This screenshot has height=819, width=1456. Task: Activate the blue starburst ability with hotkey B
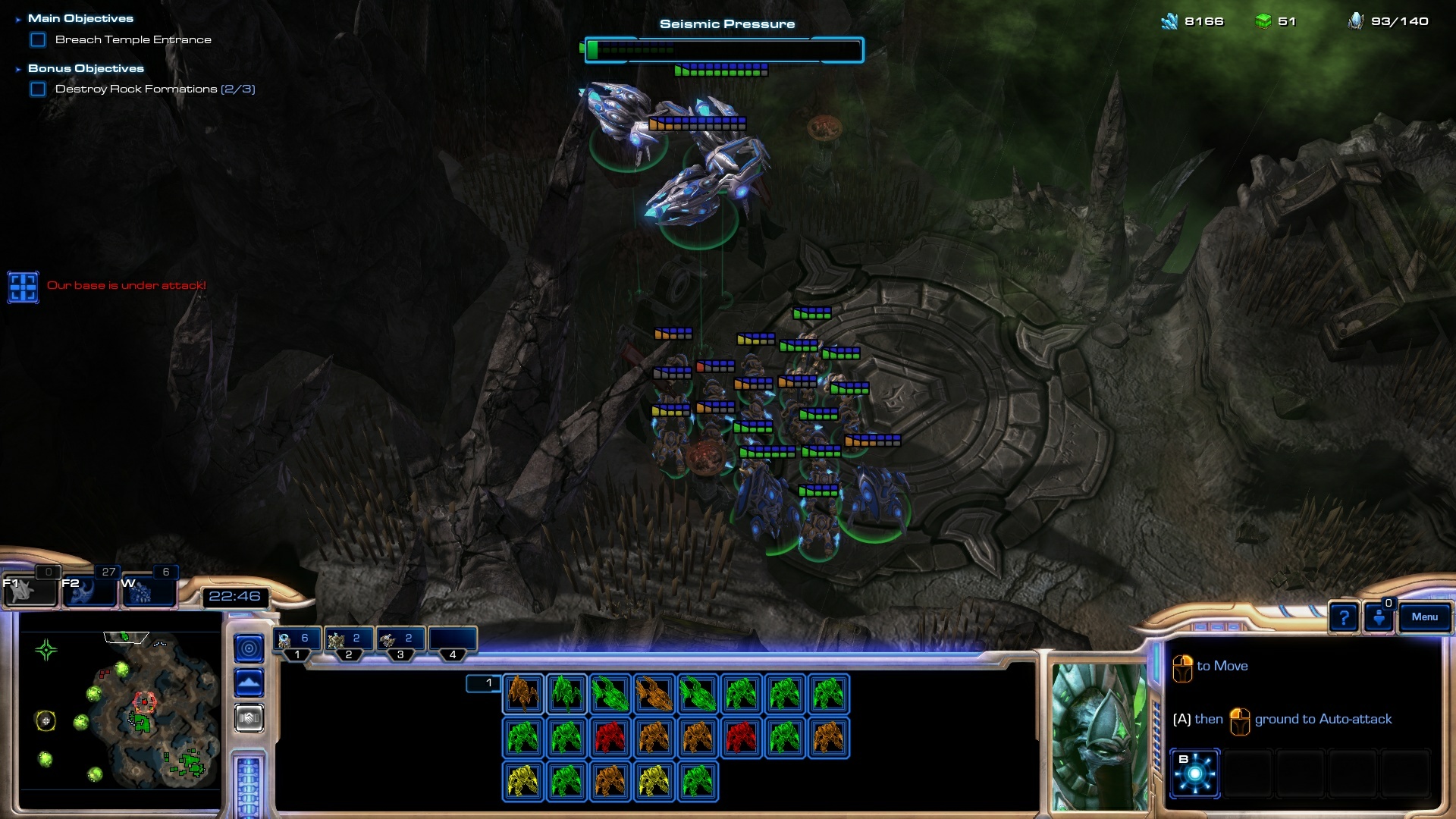1194,773
